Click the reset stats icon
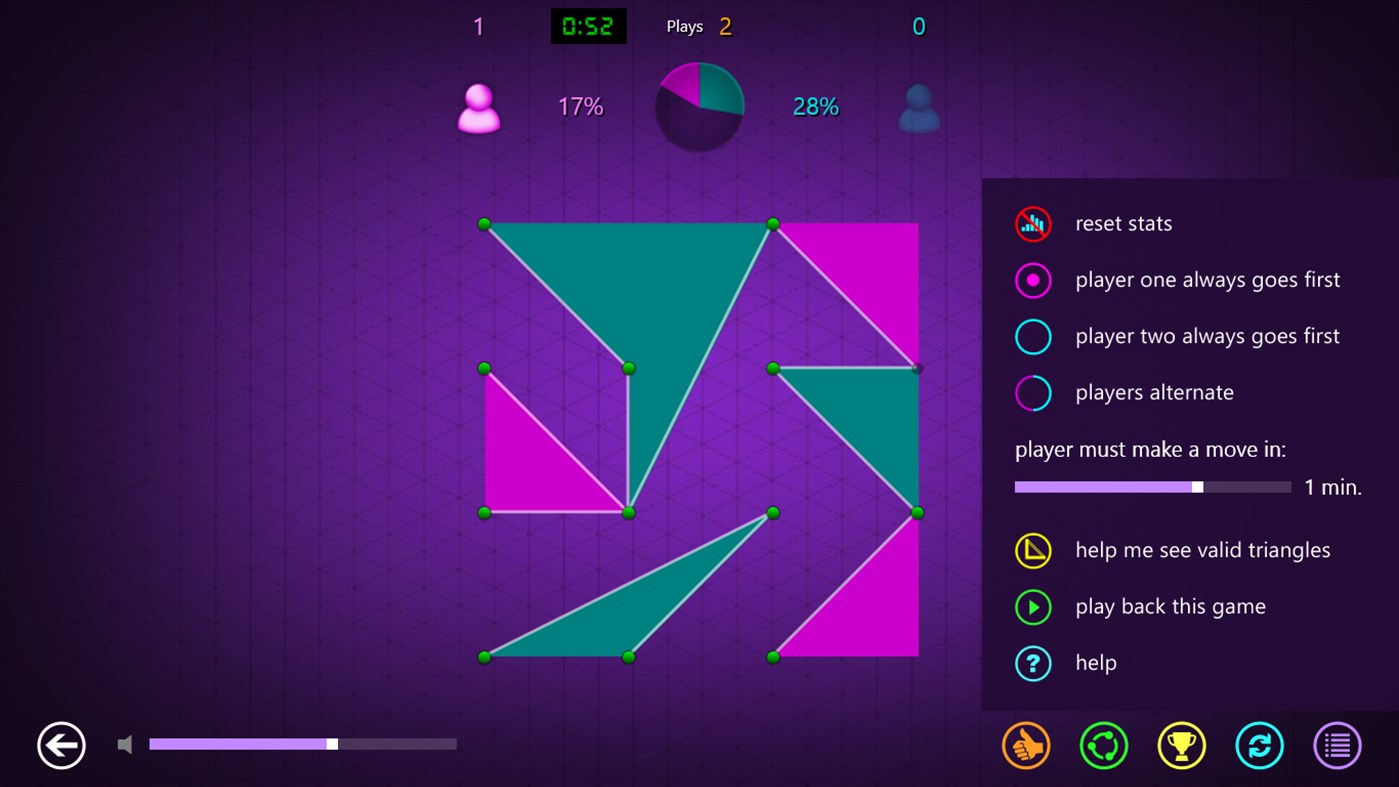Screen dimensions: 1399x787 [x=1033, y=224]
